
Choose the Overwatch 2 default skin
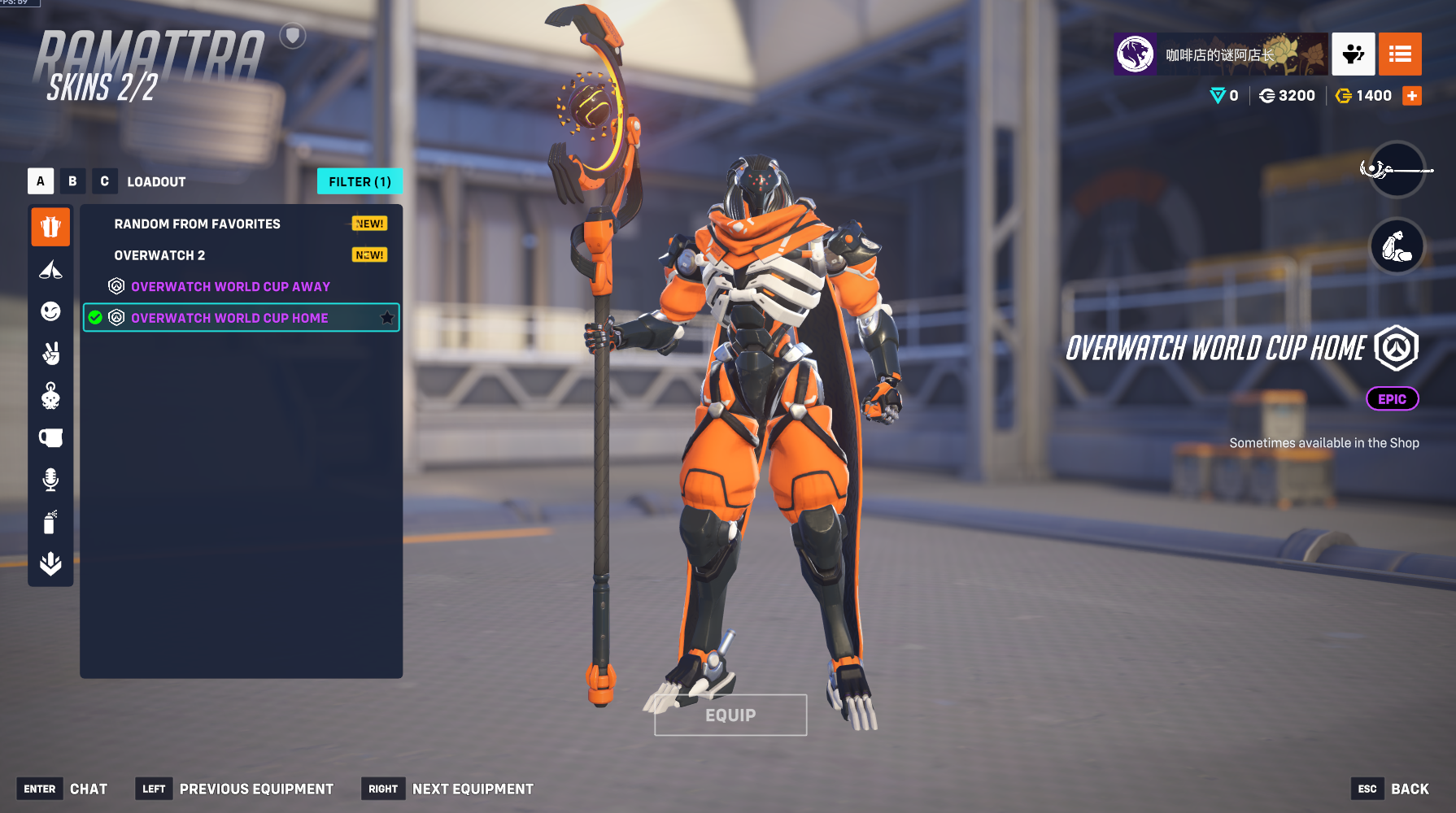pos(160,255)
